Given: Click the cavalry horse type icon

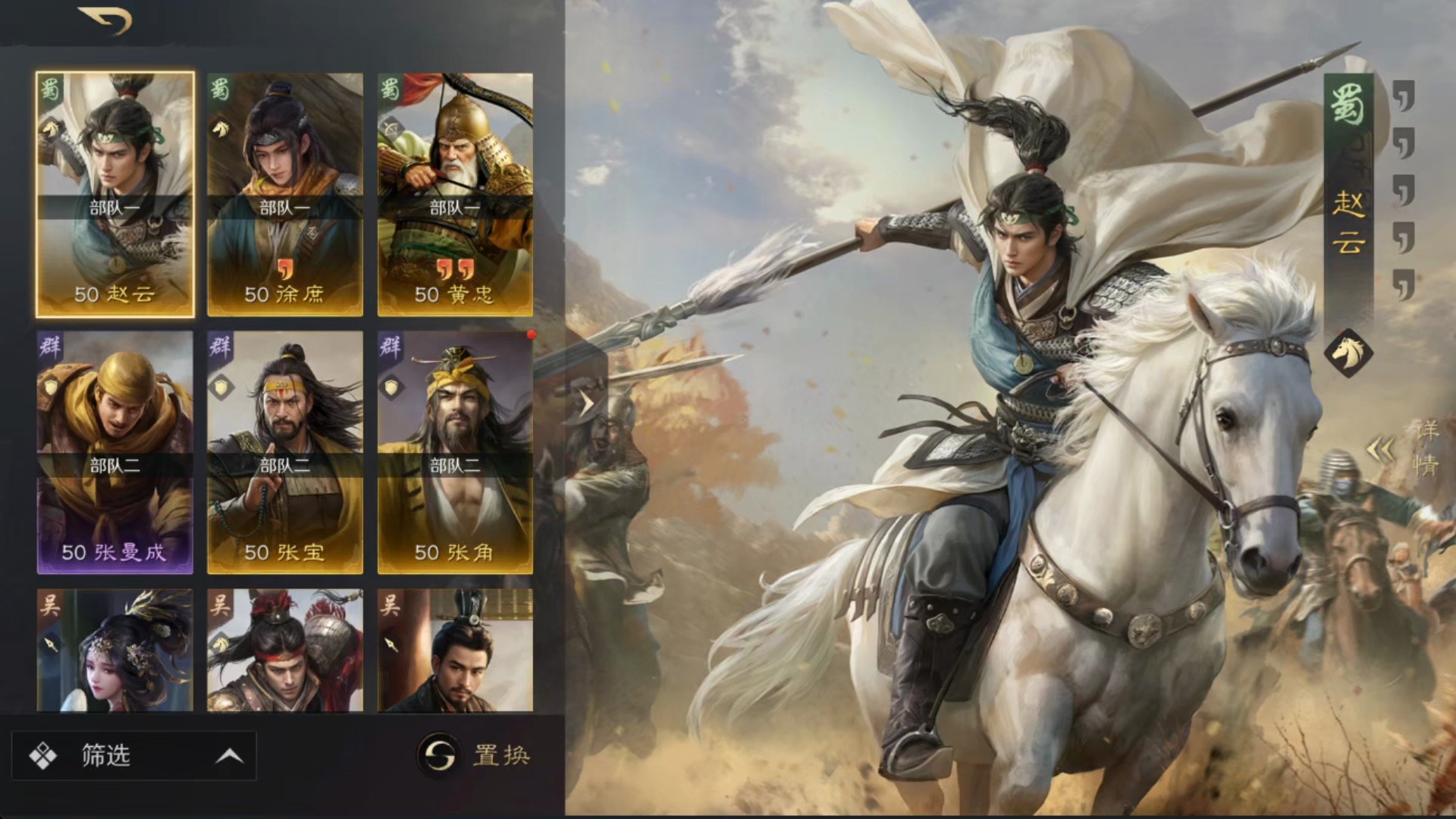Looking at the screenshot, I should (x=1348, y=353).
